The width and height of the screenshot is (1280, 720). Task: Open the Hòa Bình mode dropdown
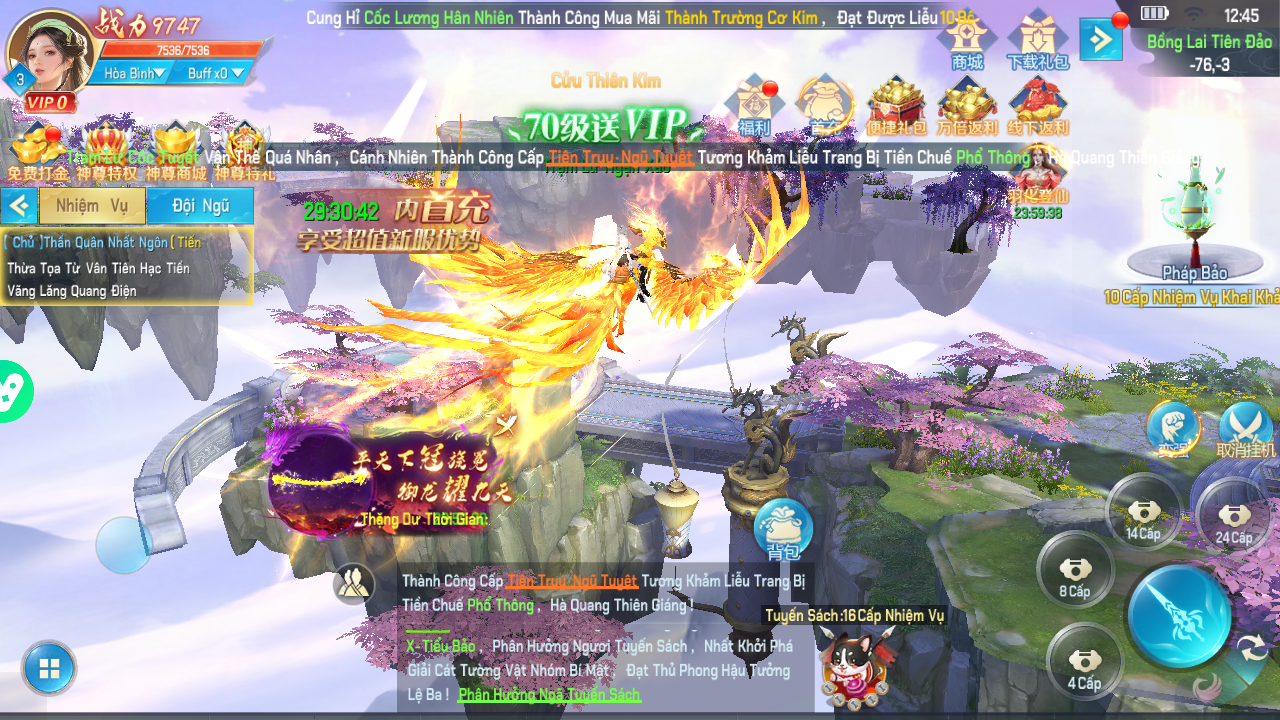click(134, 73)
